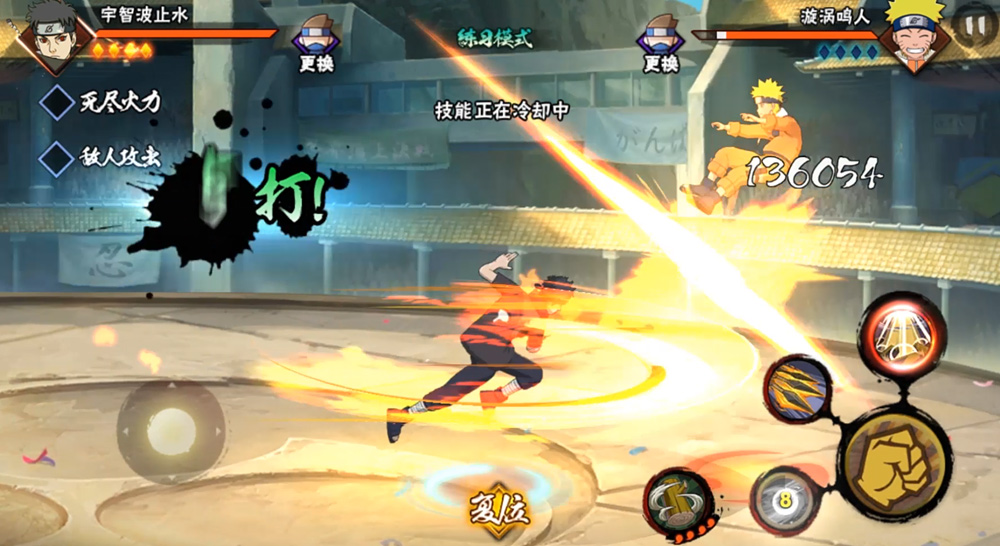Screen dimensions: 1000x546
Task: Choose 更换 beside Naruto's health bar
Action: tap(660, 44)
